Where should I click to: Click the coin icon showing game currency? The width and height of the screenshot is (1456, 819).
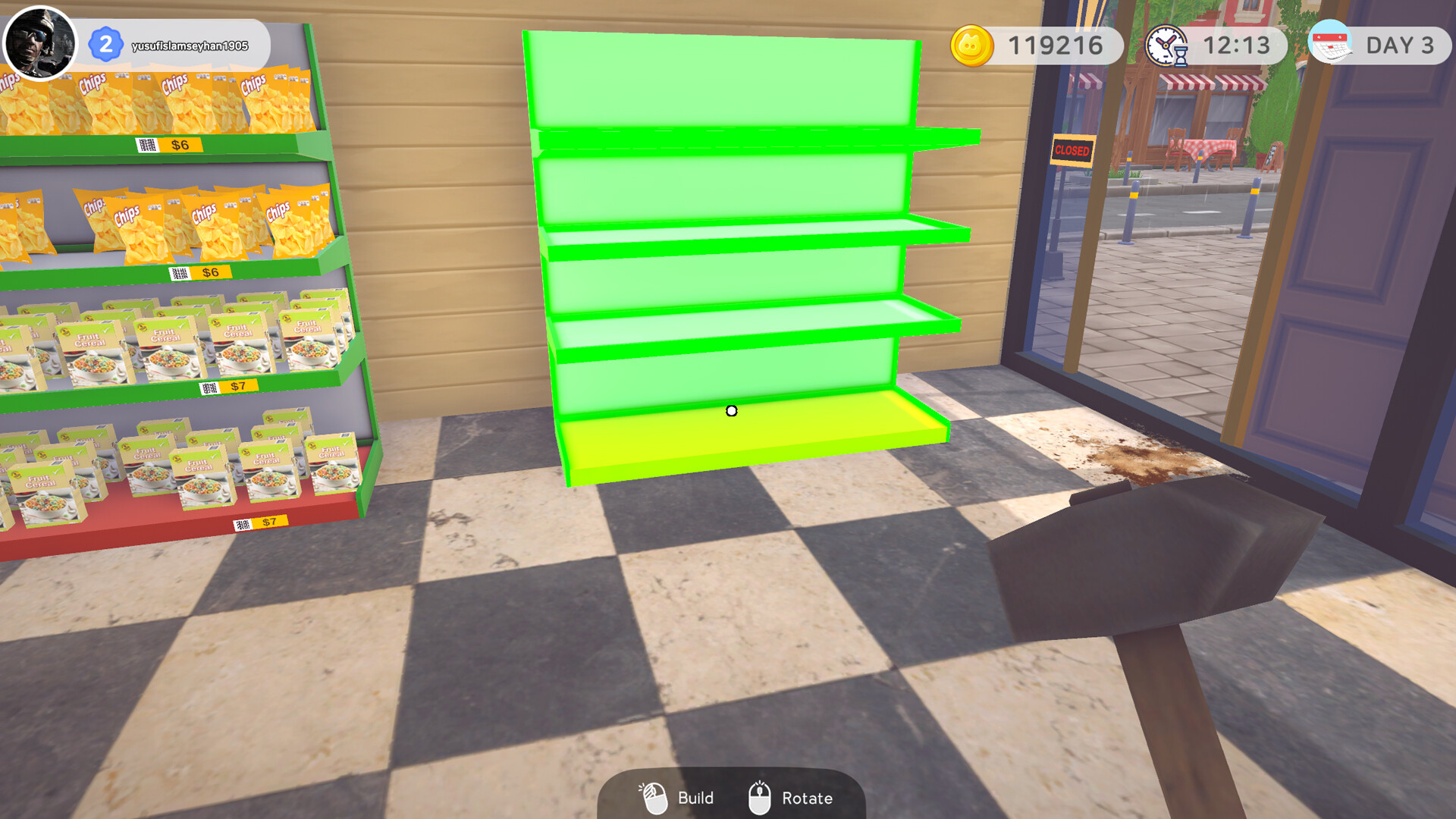[x=973, y=45]
